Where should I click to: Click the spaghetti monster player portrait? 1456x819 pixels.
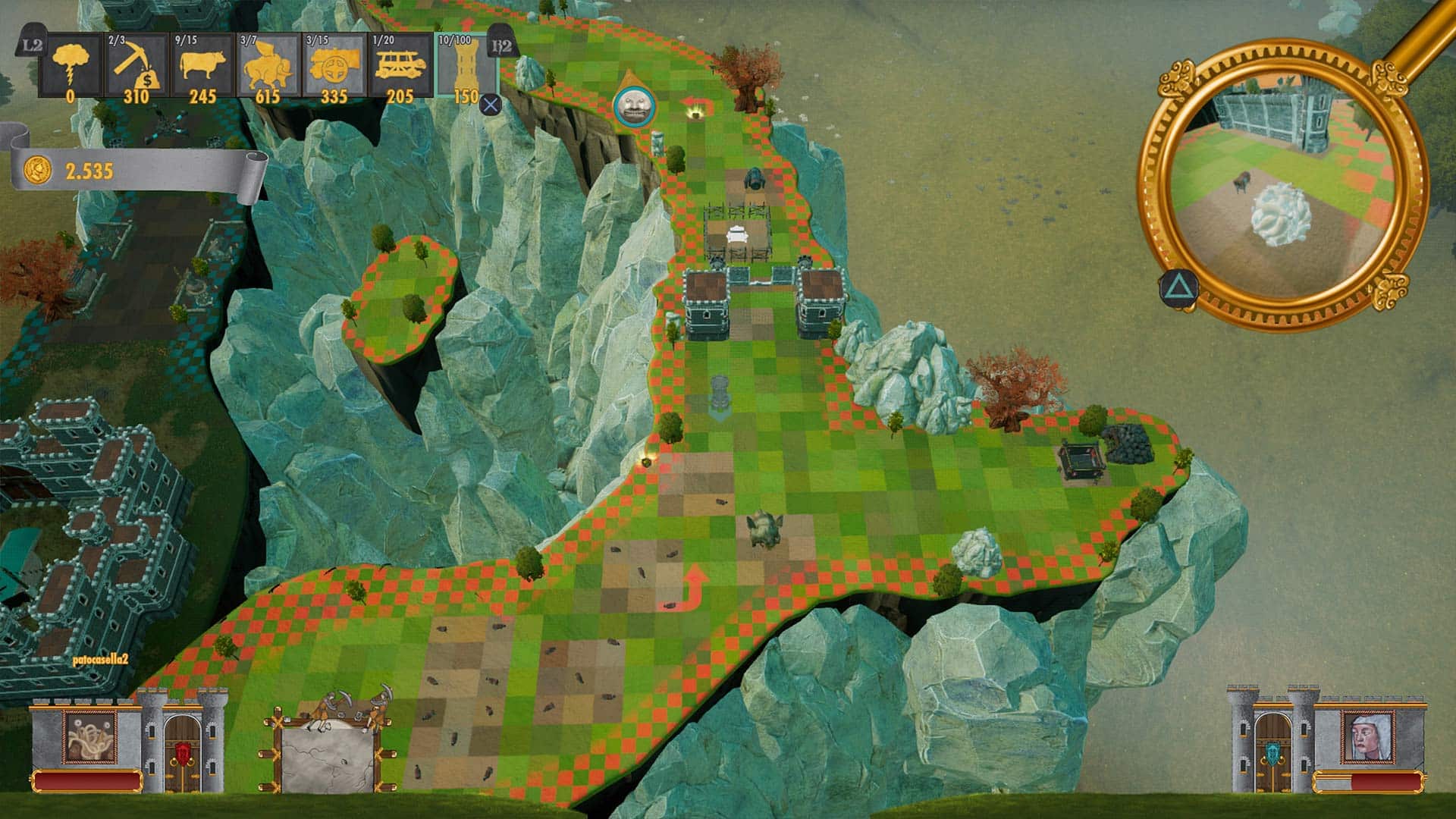[x=90, y=737]
